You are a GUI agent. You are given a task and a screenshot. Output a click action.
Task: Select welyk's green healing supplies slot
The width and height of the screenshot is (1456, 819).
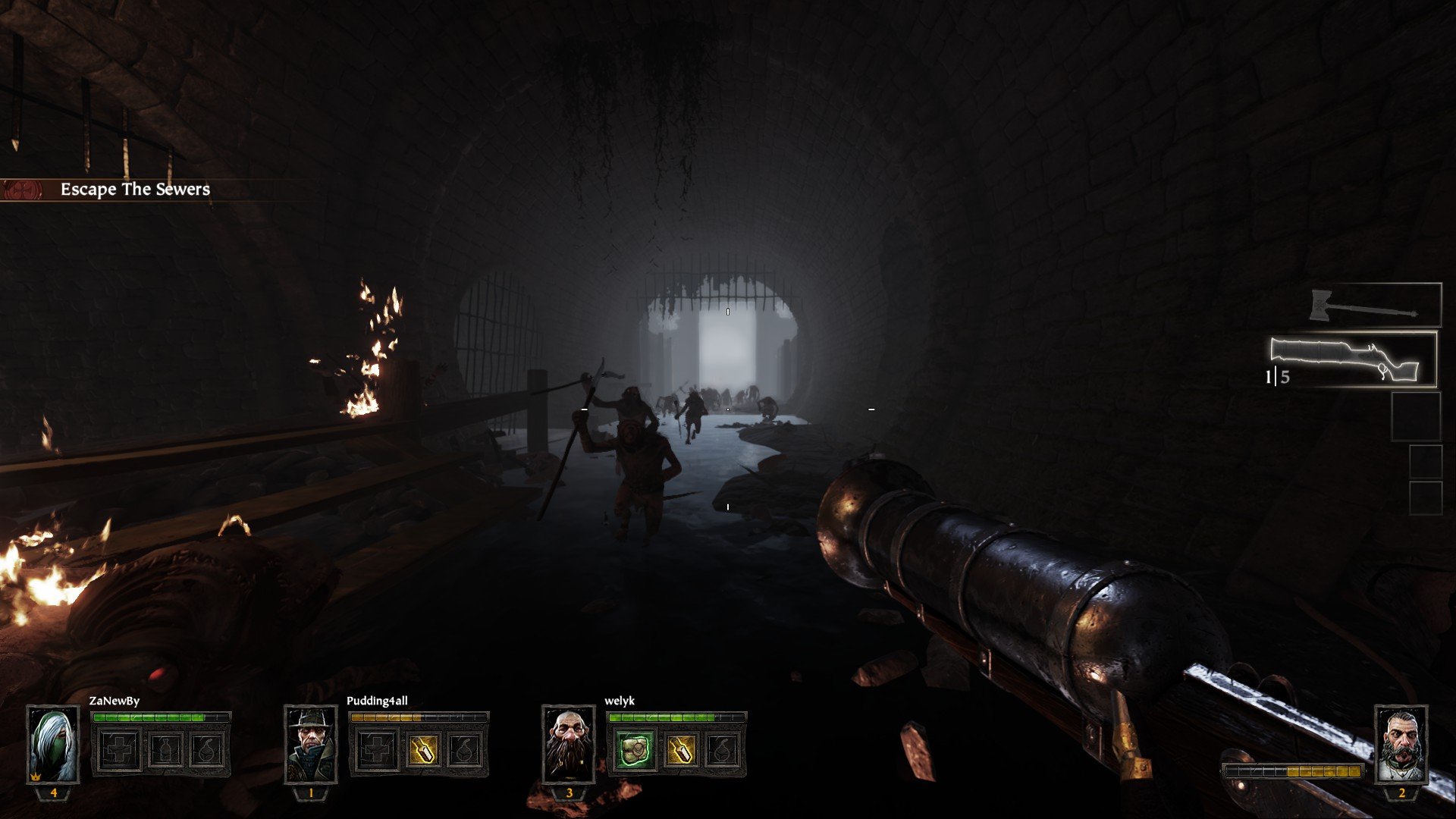pos(635,749)
